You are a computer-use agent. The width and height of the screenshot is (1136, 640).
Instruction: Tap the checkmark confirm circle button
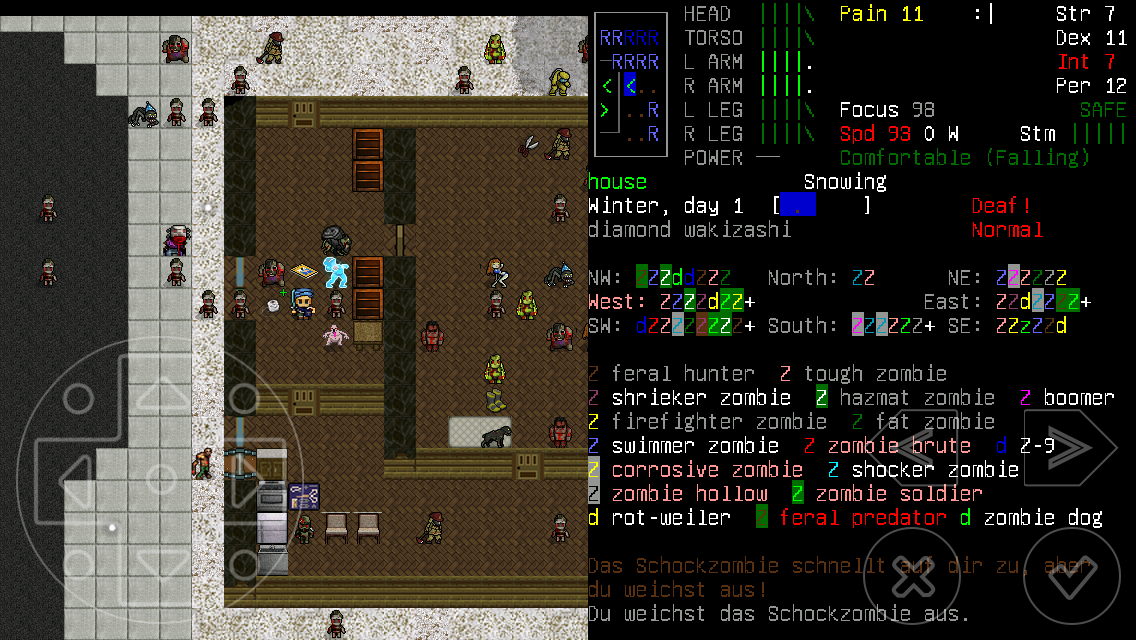(x=1070, y=575)
